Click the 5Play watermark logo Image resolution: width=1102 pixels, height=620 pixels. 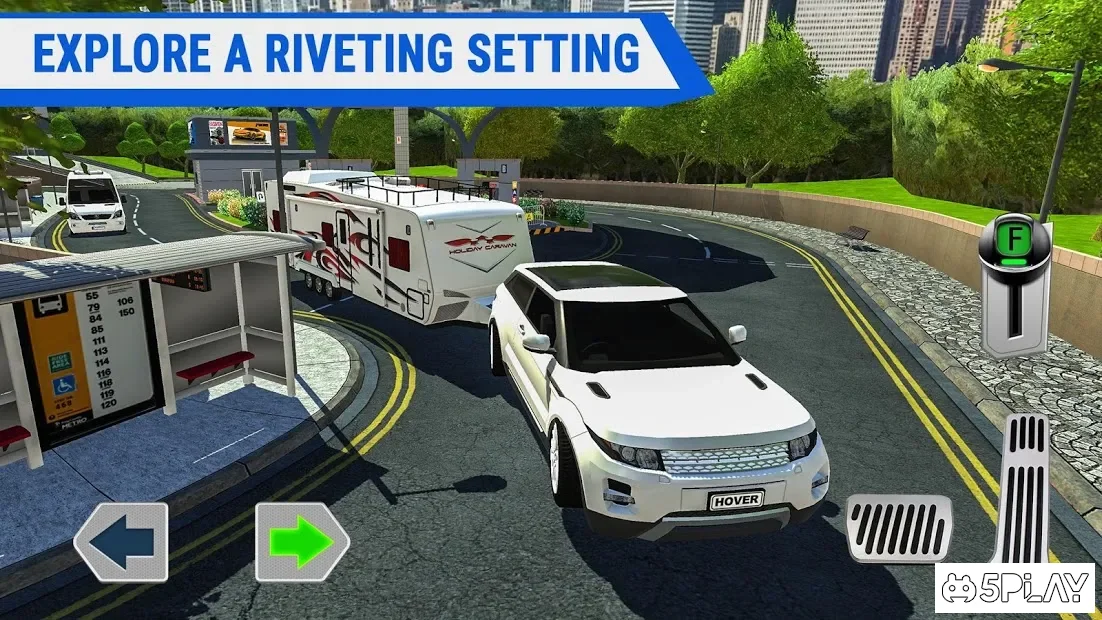click(x=1016, y=588)
